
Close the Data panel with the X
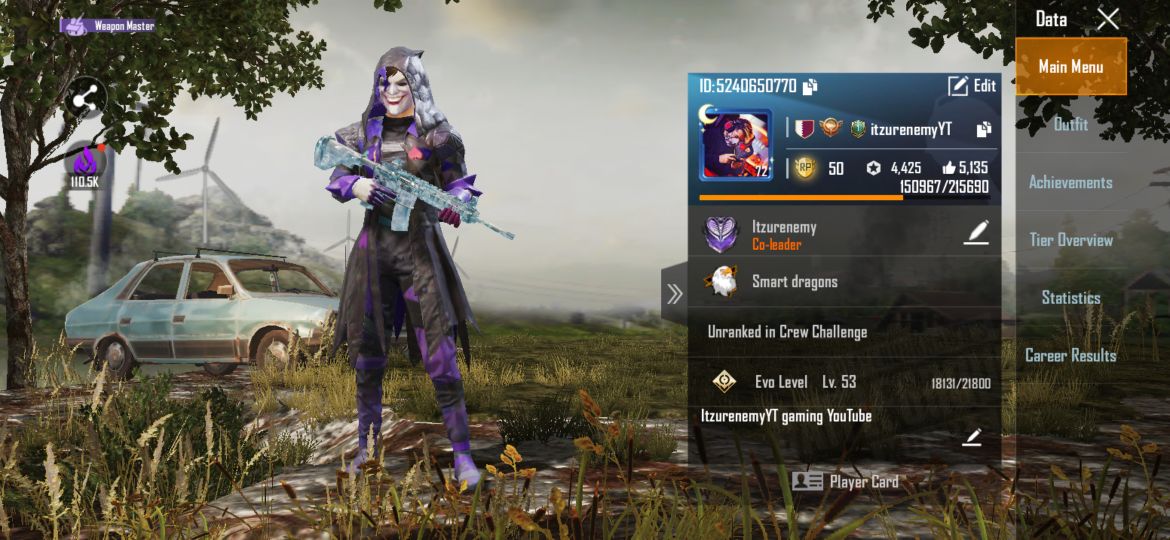(x=1107, y=19)
